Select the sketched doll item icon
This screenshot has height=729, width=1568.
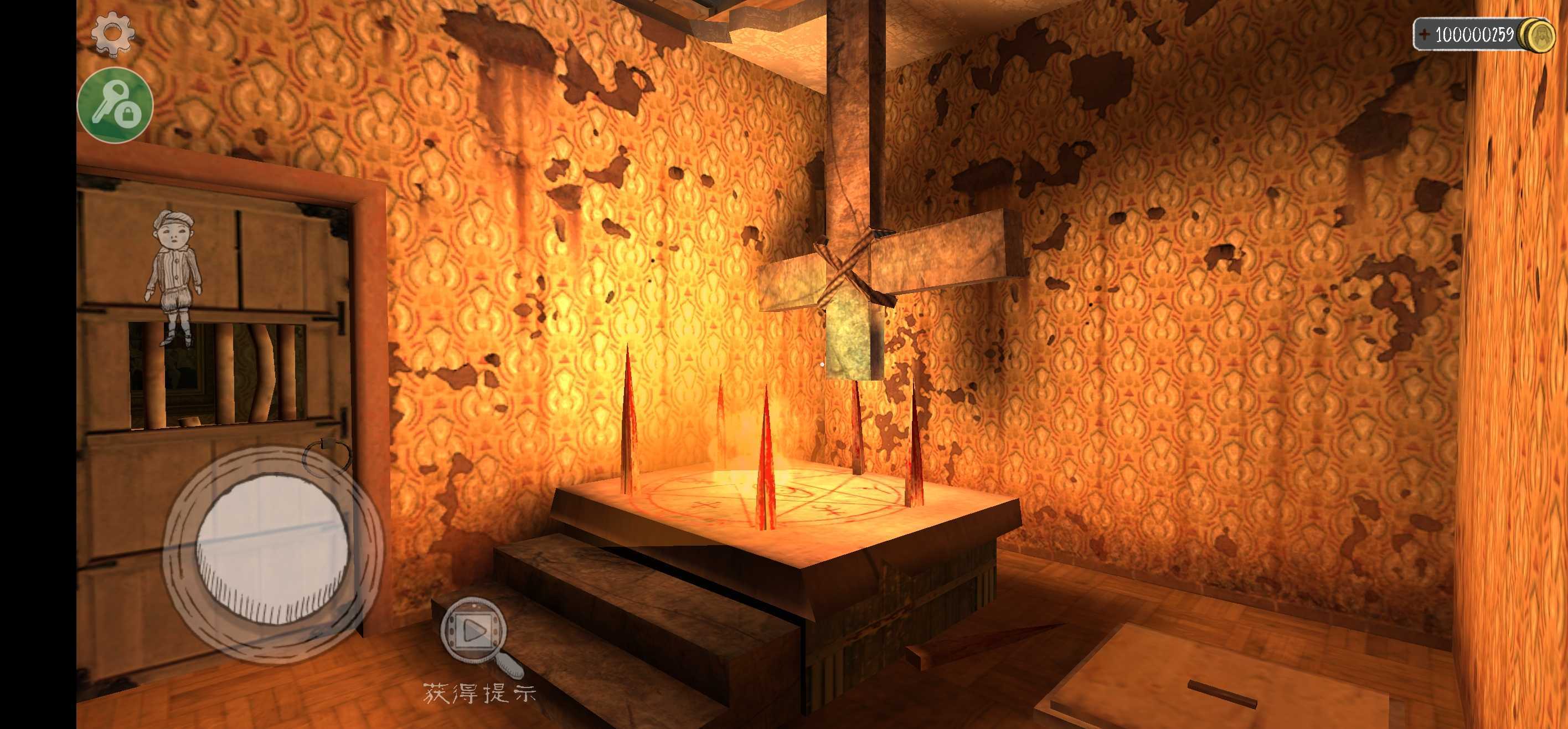pyautogui.click(x=173, y=275)
